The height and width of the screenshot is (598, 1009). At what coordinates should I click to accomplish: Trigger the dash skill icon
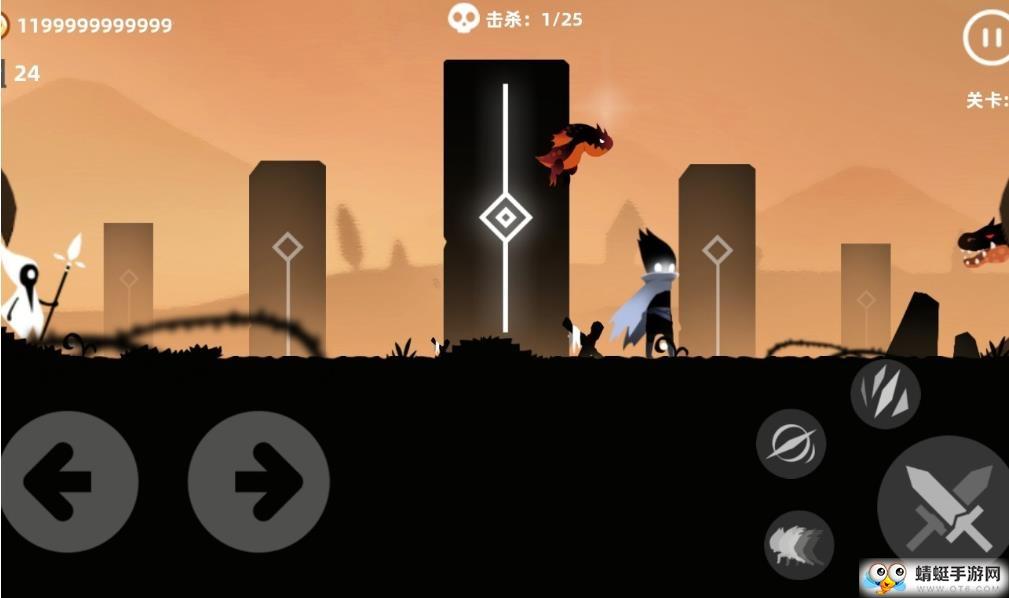[x=798, y=545]
